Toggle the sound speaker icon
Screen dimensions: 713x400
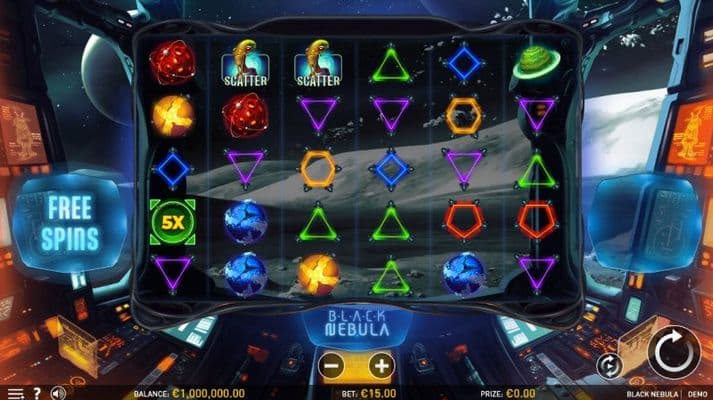[58, 393]
